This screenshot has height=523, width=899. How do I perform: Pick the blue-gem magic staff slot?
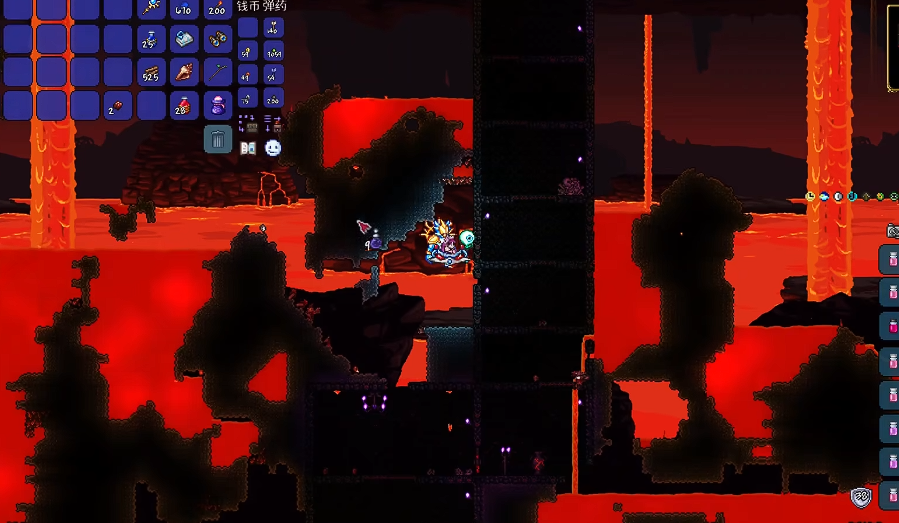tap(152, 8)
